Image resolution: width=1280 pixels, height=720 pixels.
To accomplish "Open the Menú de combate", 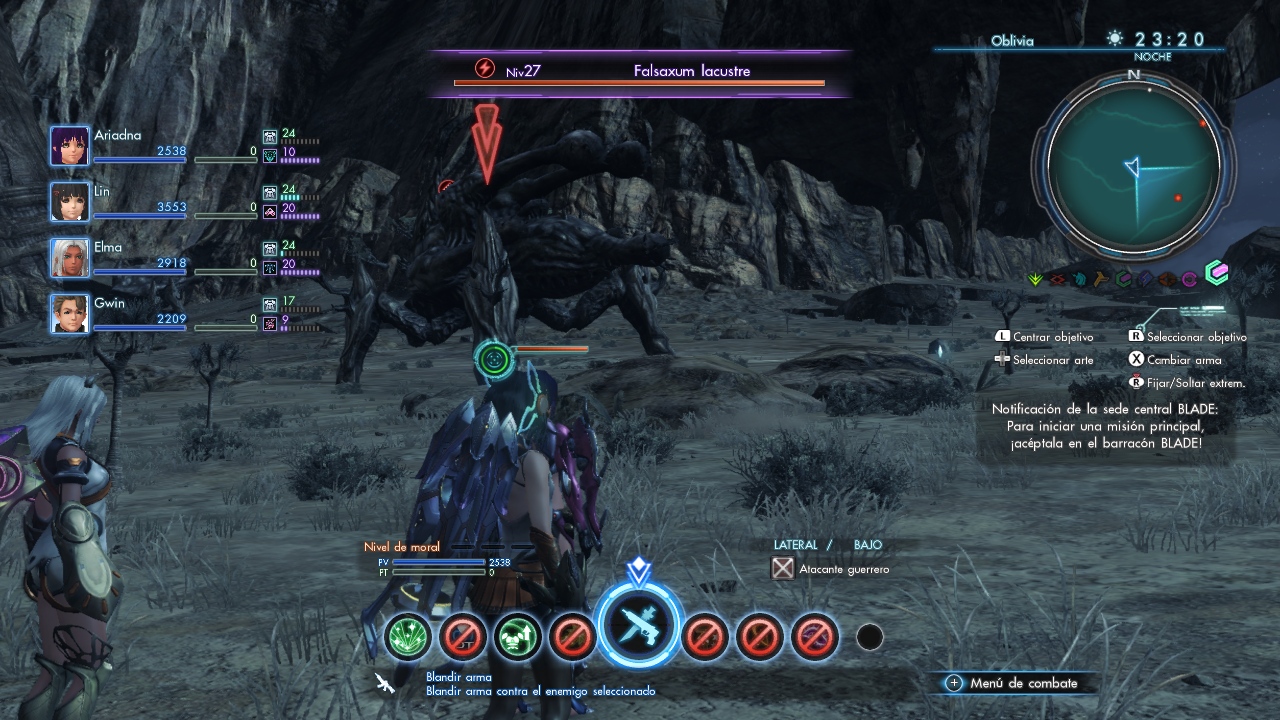I will 1012,683.
